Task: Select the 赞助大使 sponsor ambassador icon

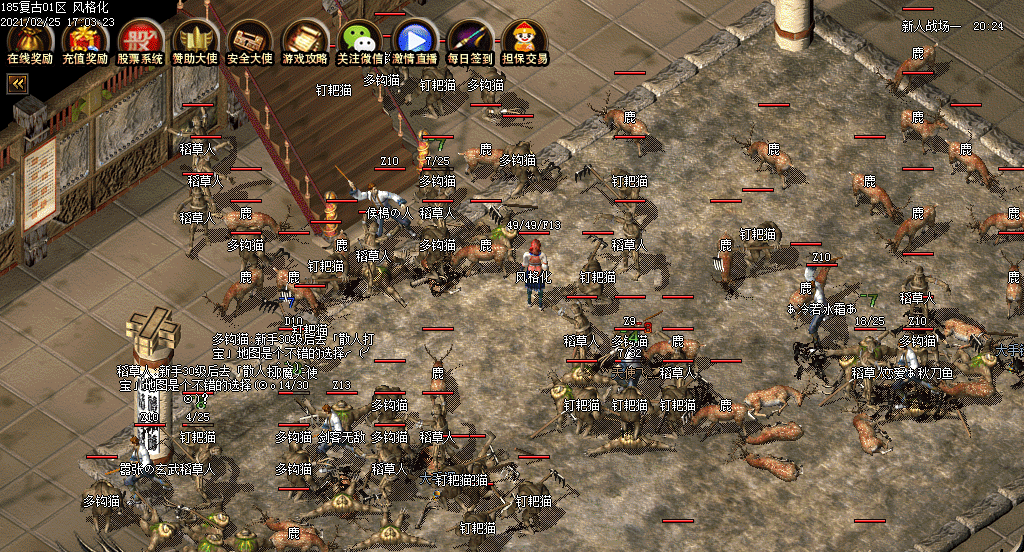Action: [195, 41]
